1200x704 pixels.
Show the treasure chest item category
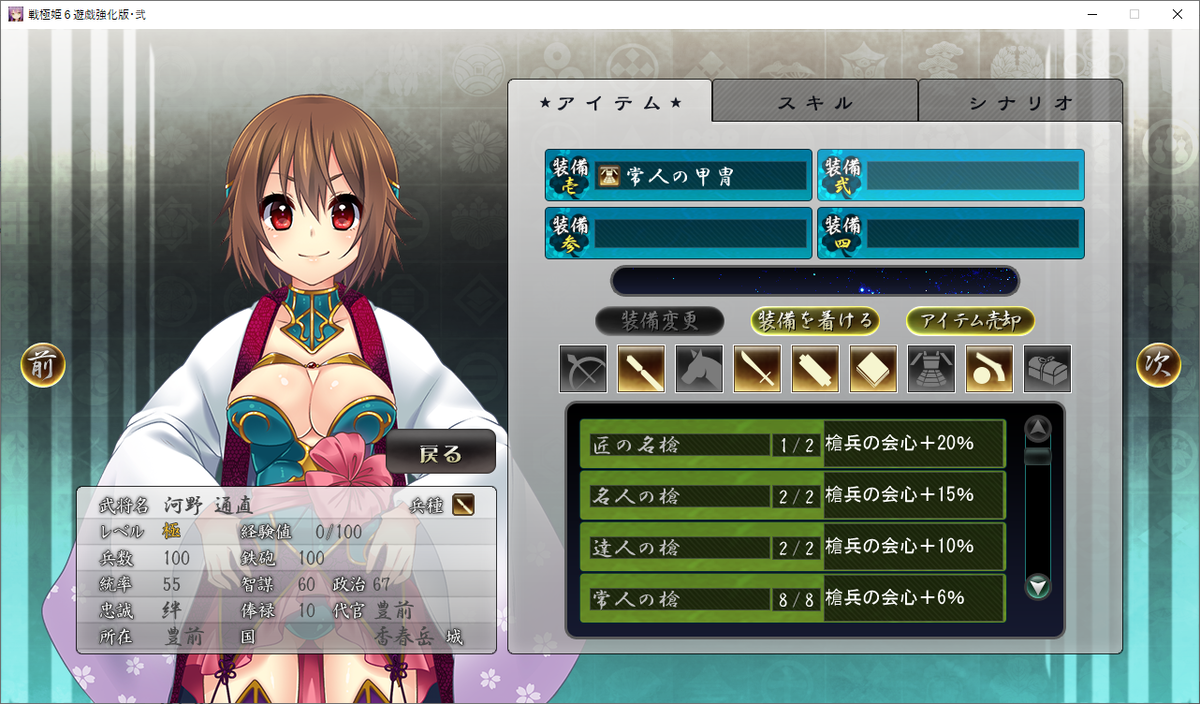(1047, 369)
